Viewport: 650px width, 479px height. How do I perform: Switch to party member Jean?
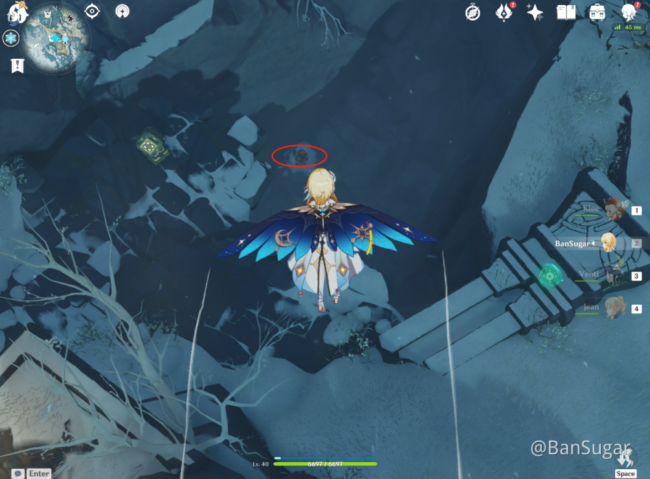coord(612,308)
